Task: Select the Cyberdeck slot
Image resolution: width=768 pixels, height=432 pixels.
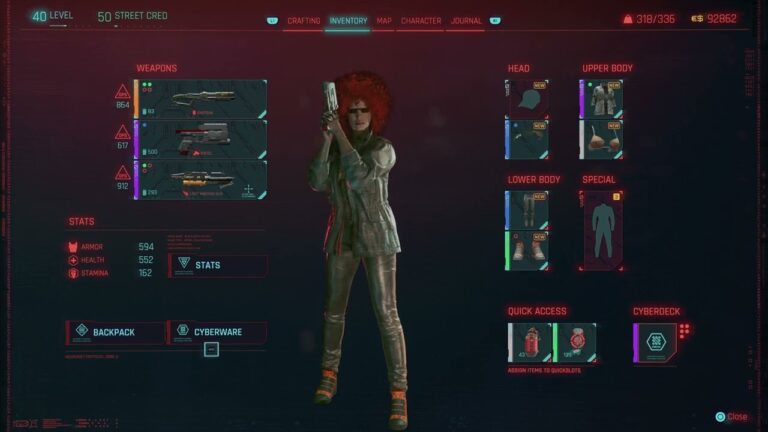Action: click(655, 342)
